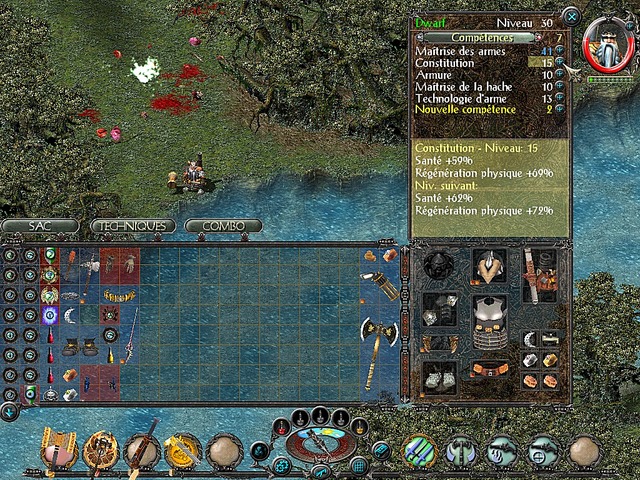The image size is (640, 480).
Task: Pick Nouvelle compétence entry
Action: coord(466,108)
